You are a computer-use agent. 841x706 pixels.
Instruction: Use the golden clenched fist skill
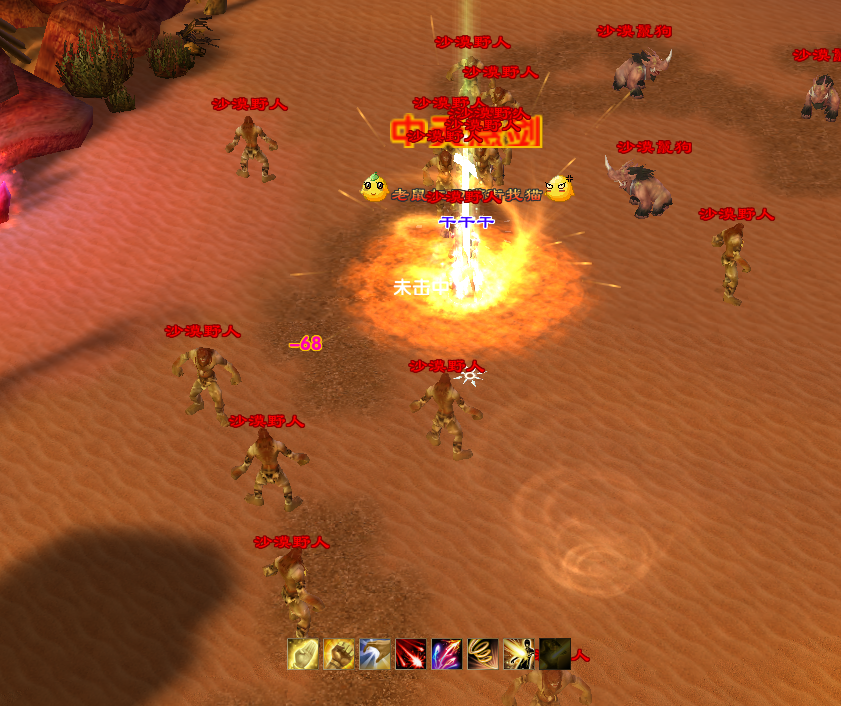click(339, 654)
